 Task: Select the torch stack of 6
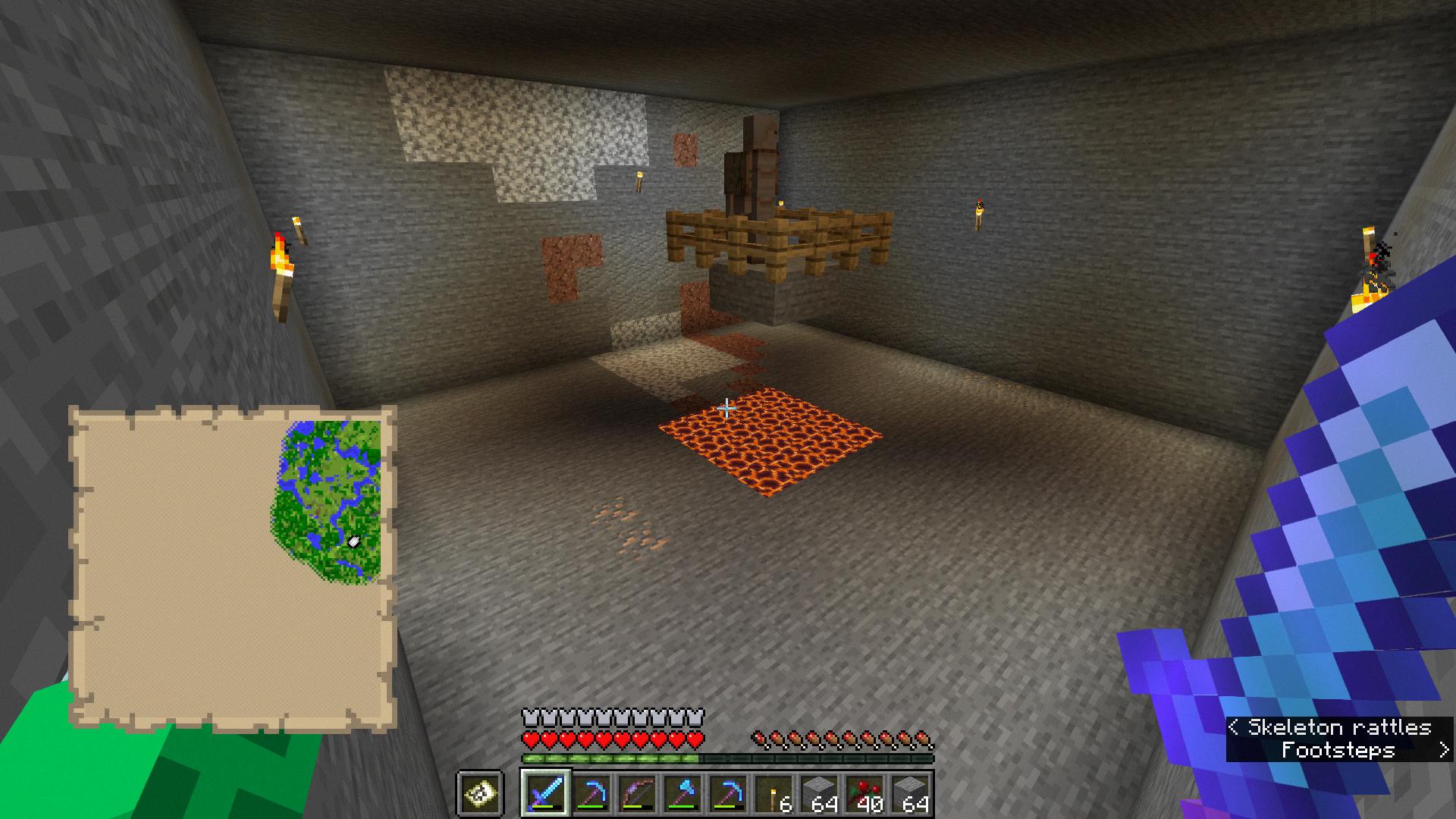point(773,793)
